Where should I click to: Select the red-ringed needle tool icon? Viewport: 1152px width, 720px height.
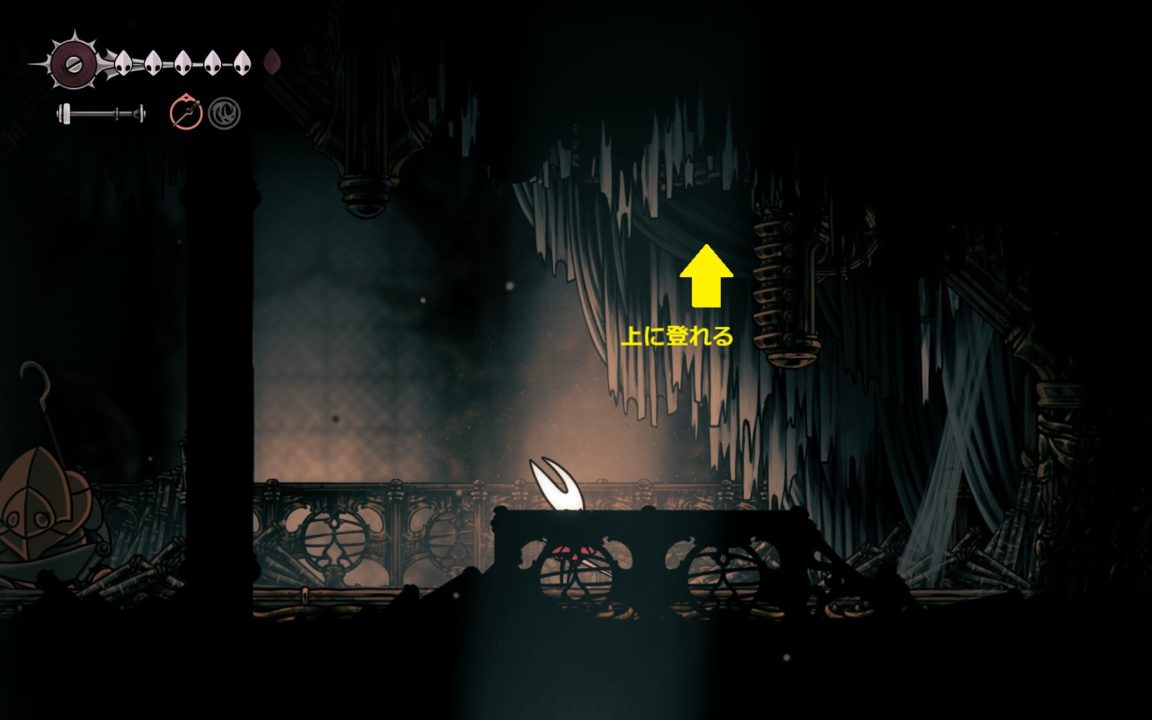tap(186, 112)
